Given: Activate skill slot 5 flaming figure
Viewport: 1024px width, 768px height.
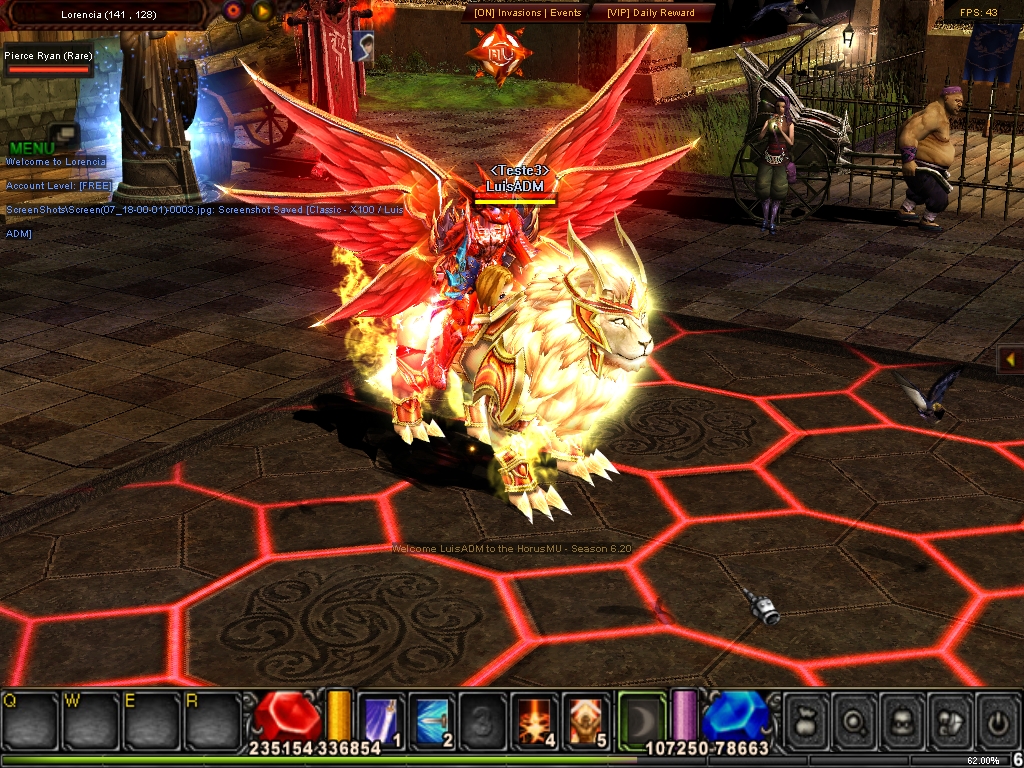Looking at the screenshot, I should tap(585, 718).
